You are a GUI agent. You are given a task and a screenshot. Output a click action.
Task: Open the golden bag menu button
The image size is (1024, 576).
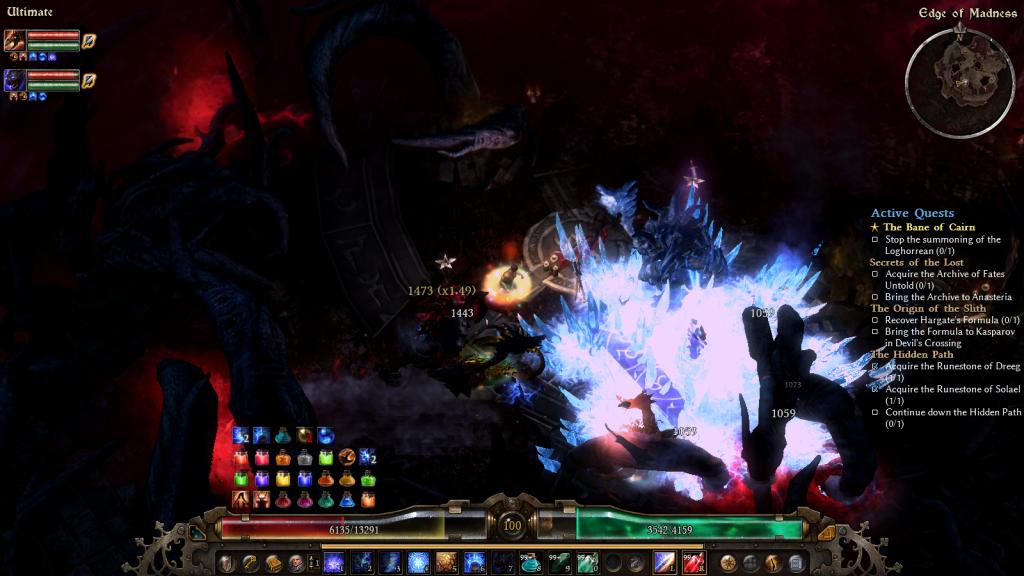tap(273, 563)
